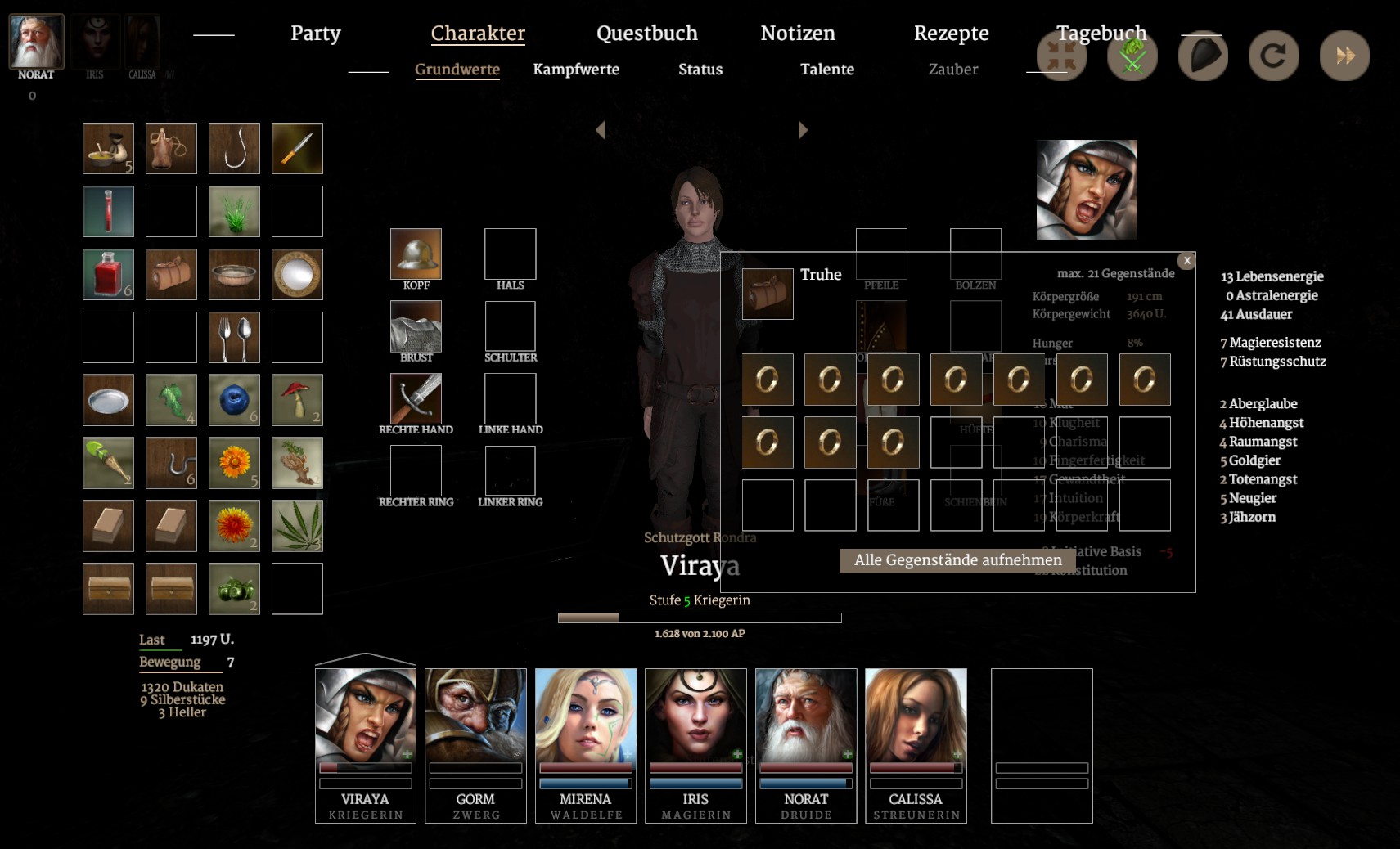Pick the fishing hook inventory item

234,148
